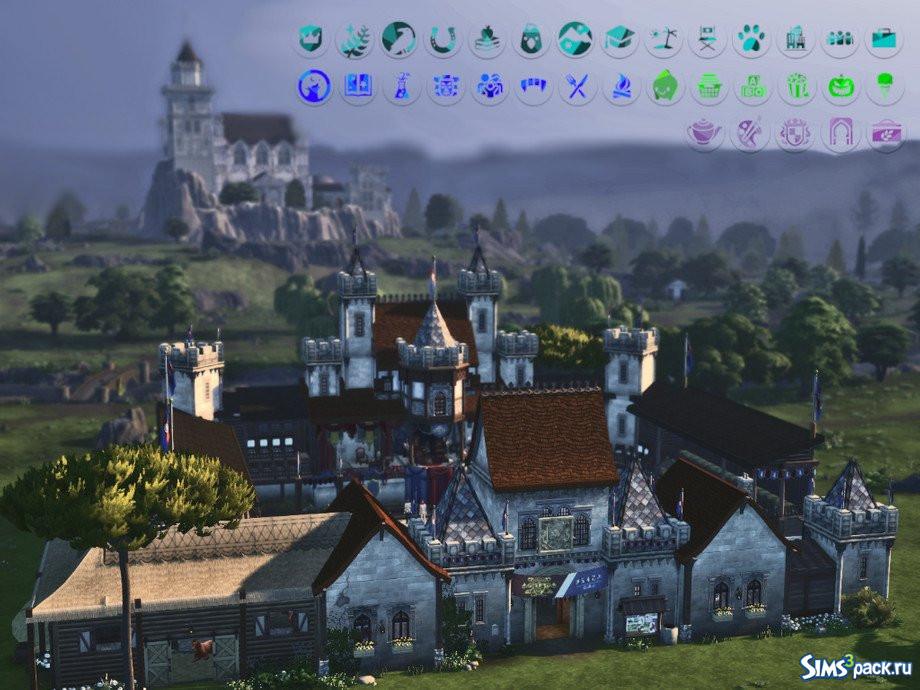Screen dimensions: 920x690
Task: Choose the raven bird pack icon
Action: (399, 39)
